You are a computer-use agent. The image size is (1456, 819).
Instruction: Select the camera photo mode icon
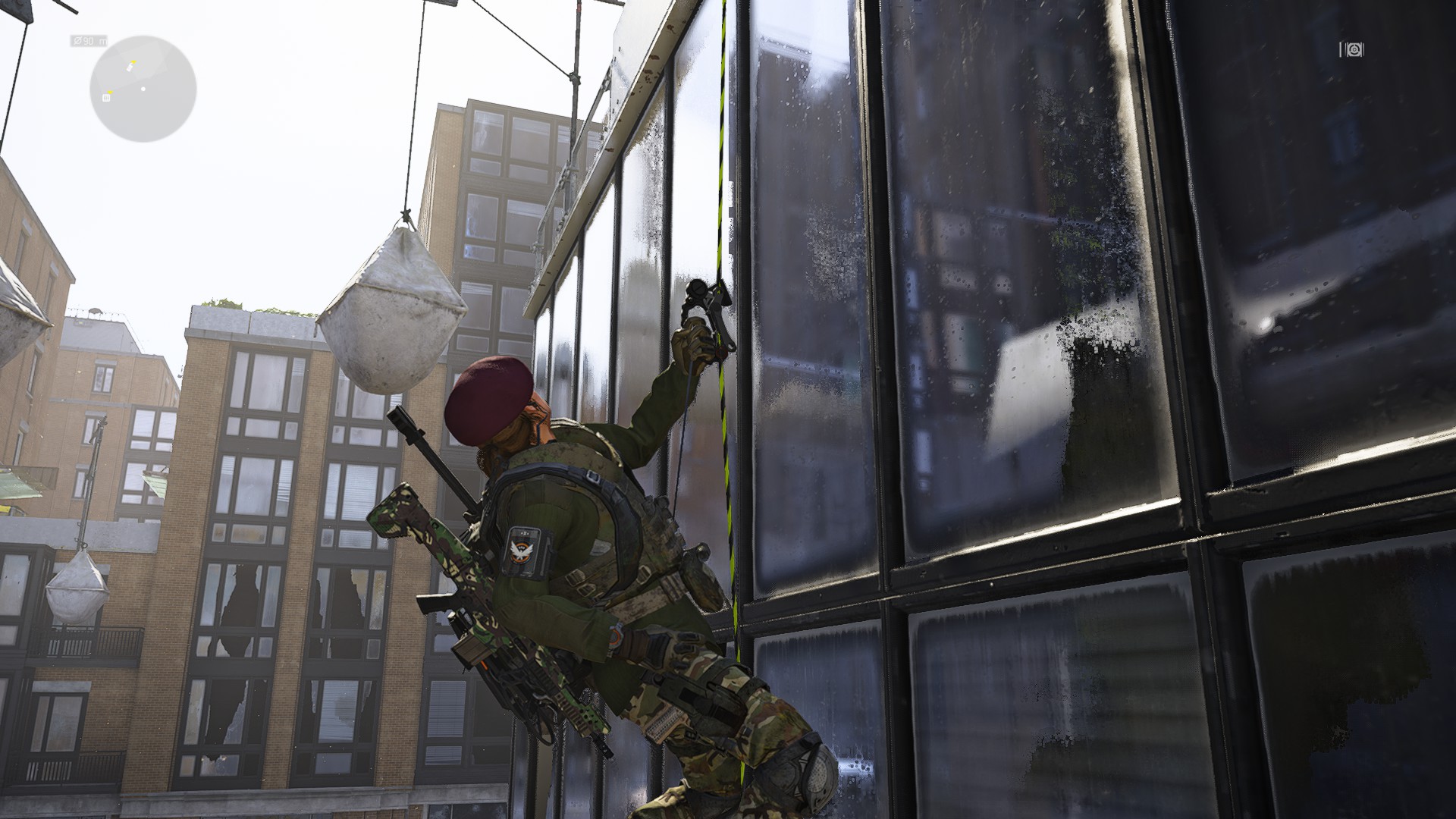[1354, 50]
